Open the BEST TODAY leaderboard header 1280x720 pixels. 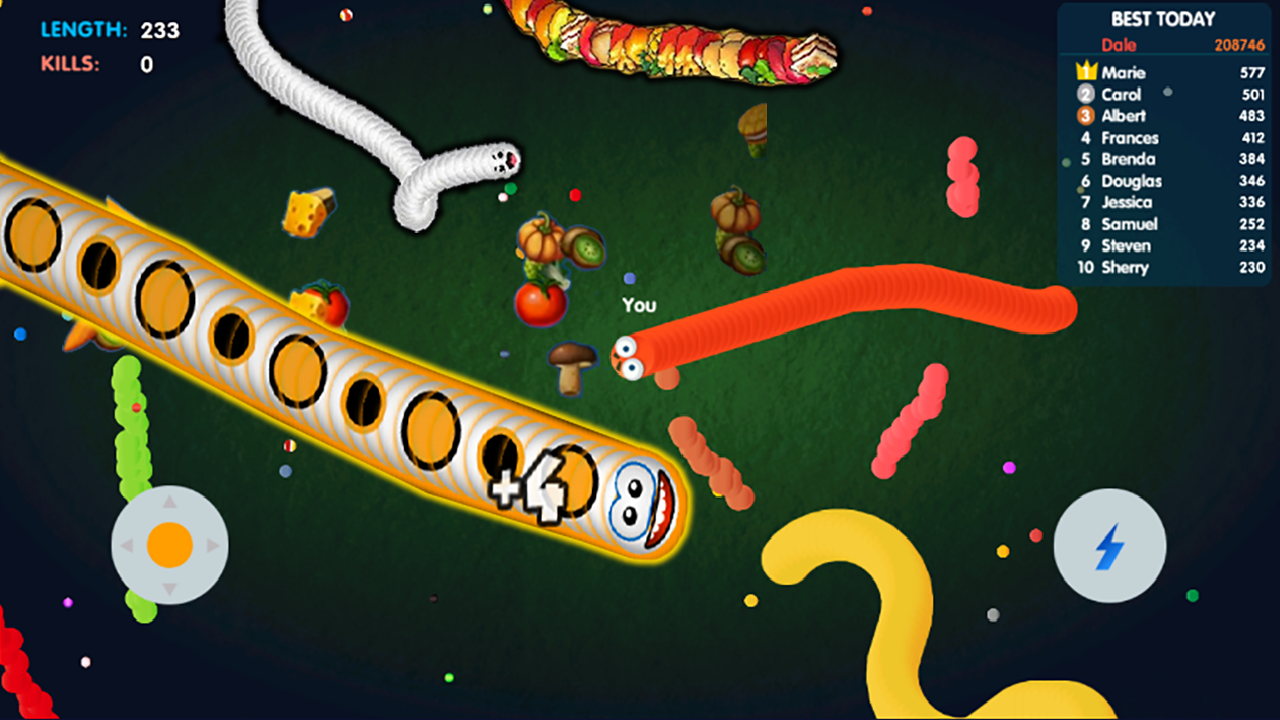(1163, 18)
